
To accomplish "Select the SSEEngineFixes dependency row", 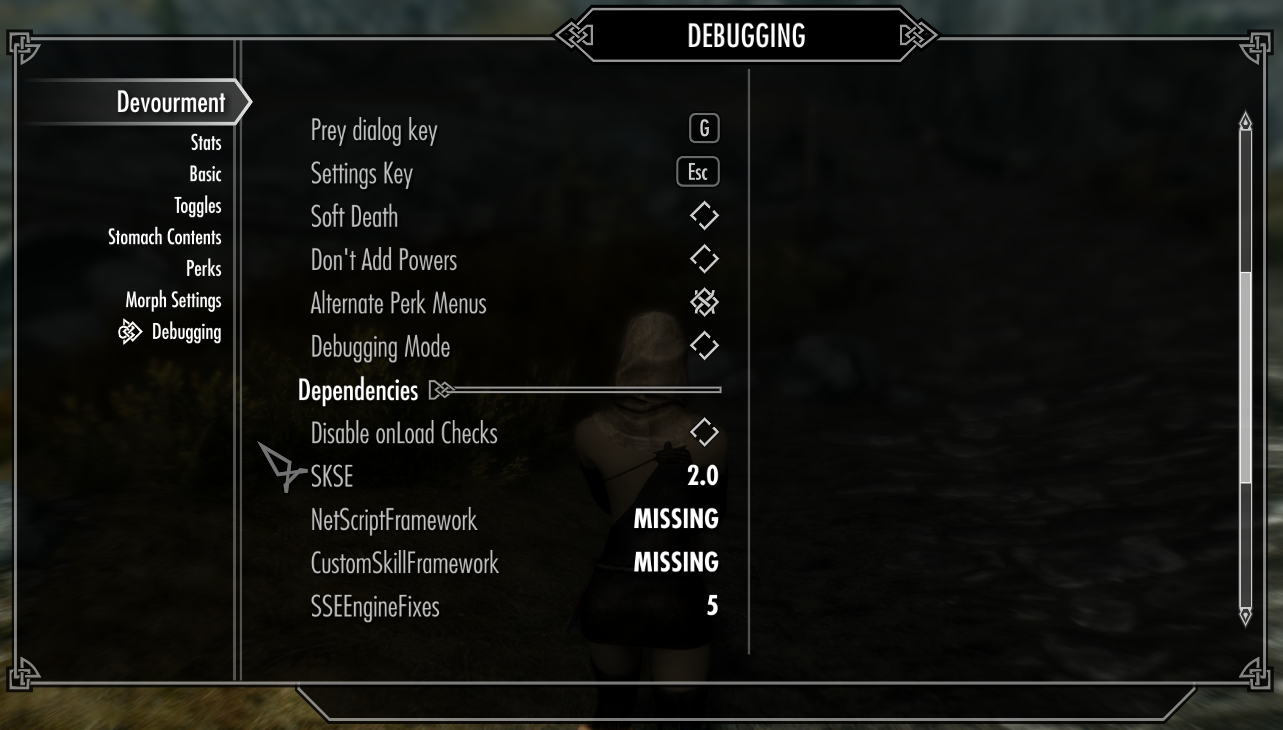I will pyautogui.click(x=514, y=606).
